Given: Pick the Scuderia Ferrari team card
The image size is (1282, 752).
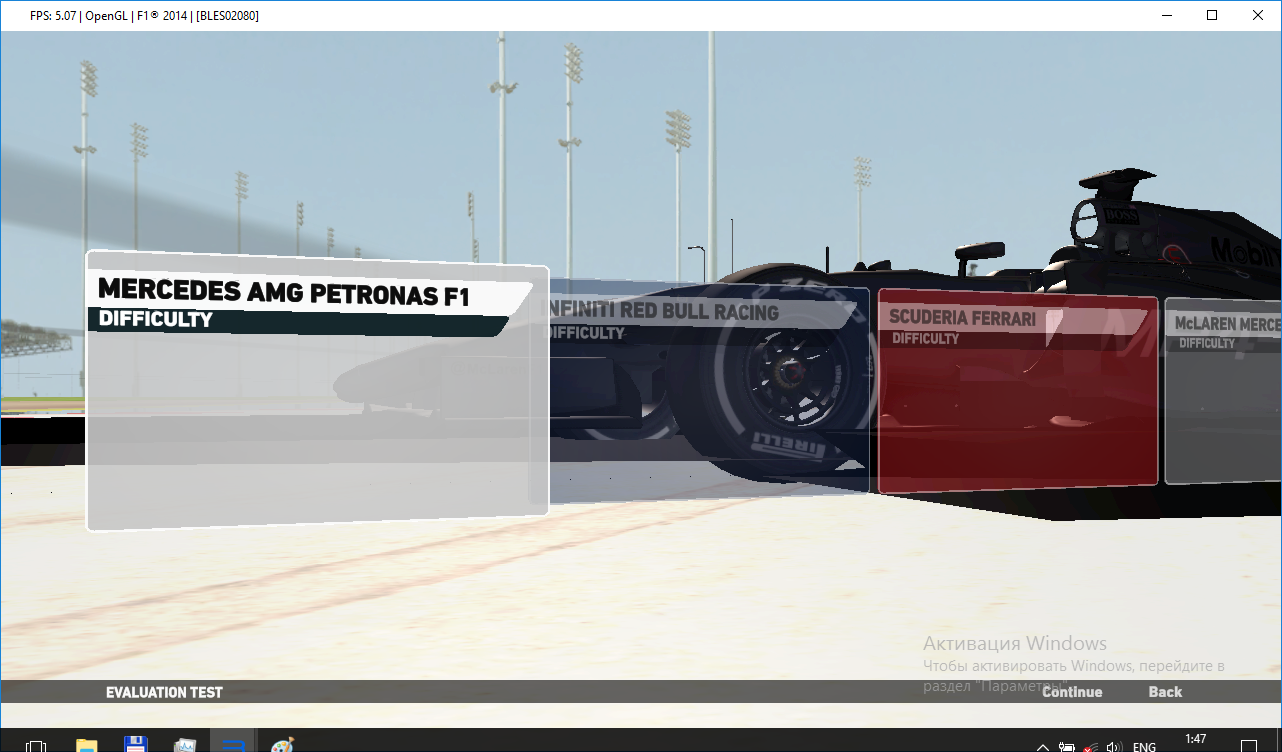Looking at the screenshot, I should [1017, 390].
